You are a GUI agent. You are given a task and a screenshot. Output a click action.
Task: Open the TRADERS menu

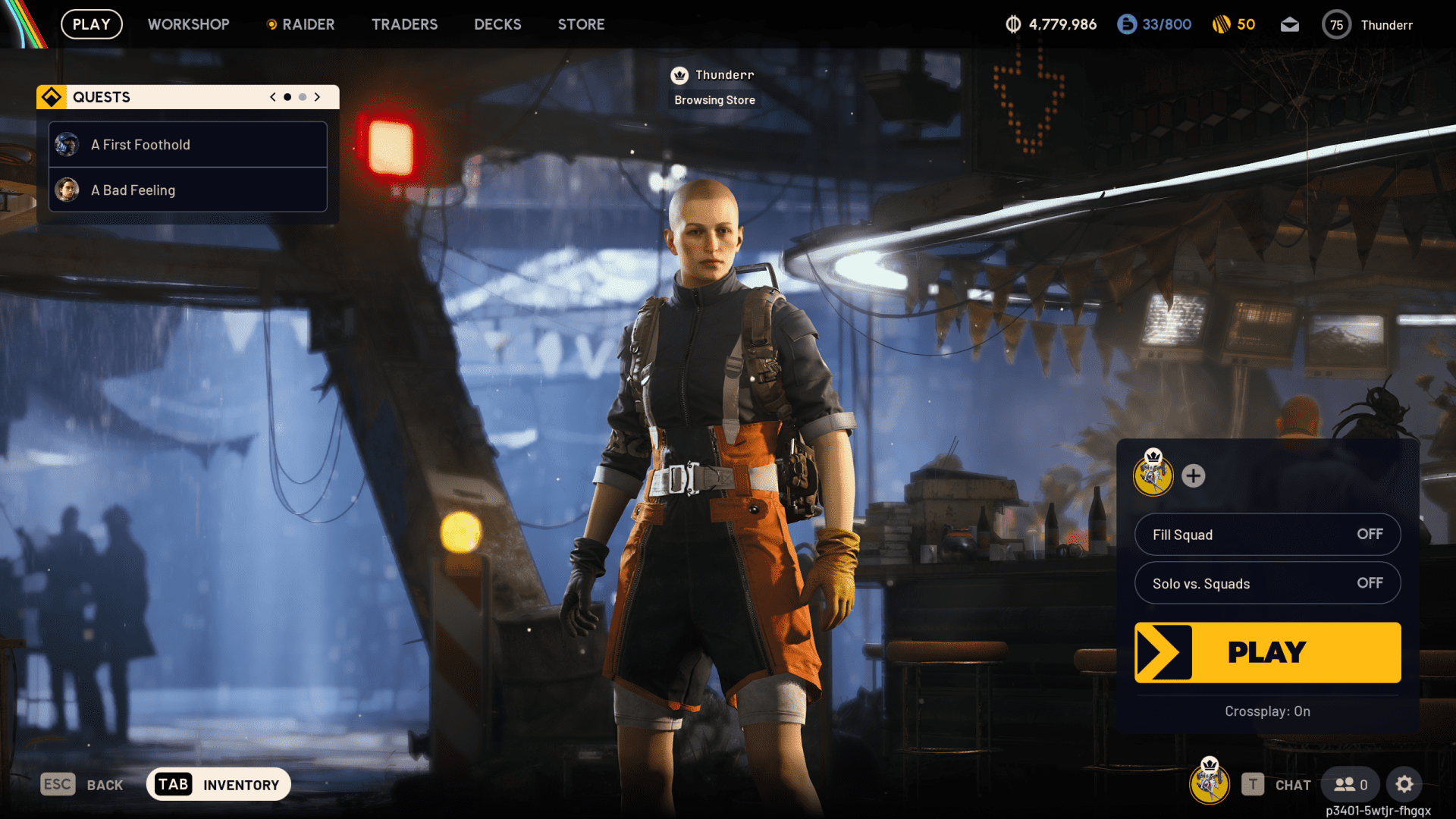coord(404,24)
